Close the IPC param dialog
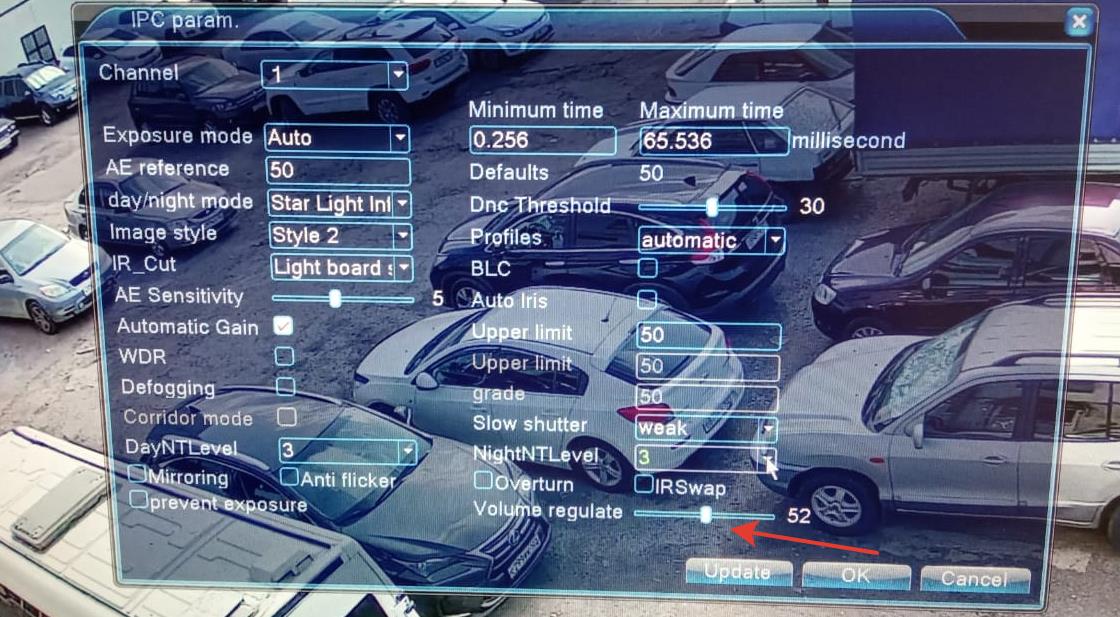Screen dimensions: 1120x617 pyautogui.click(x=1077, y=22)
